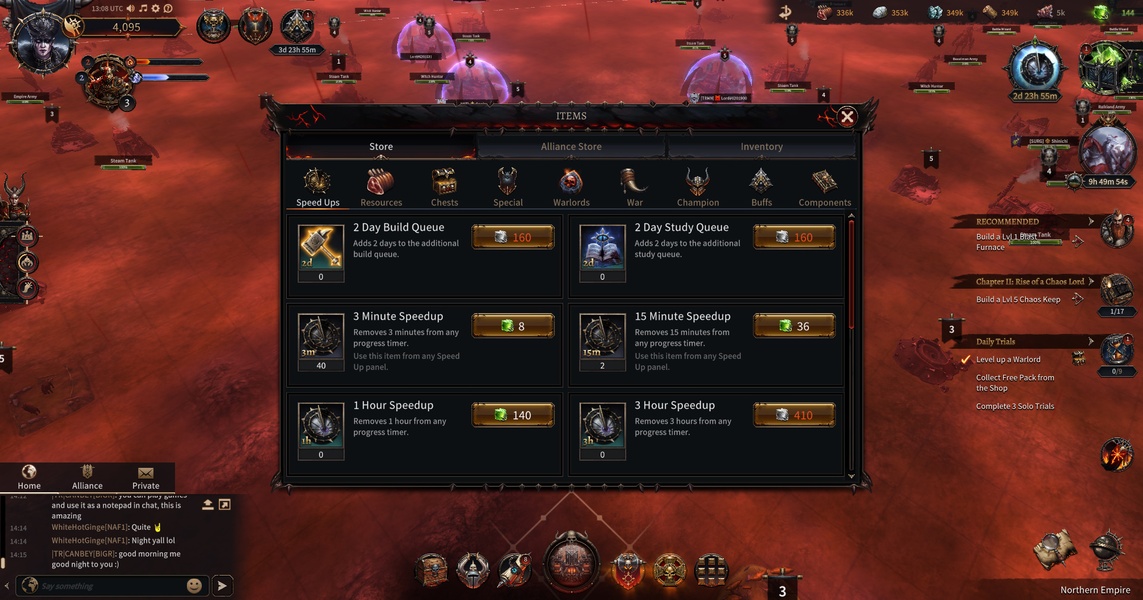
Task: Select the Resources category
Action: coord(381,187)
